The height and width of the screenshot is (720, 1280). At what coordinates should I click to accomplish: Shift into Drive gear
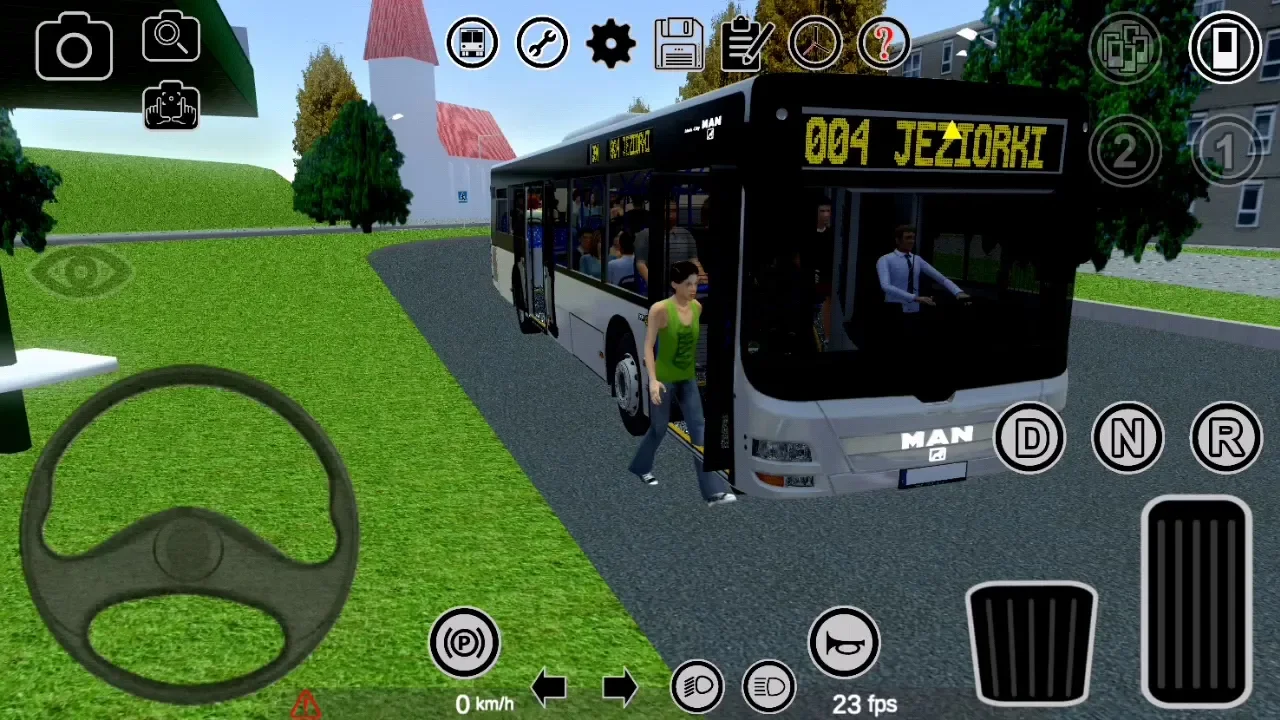pyautogui.click(x=1030, y=437)
